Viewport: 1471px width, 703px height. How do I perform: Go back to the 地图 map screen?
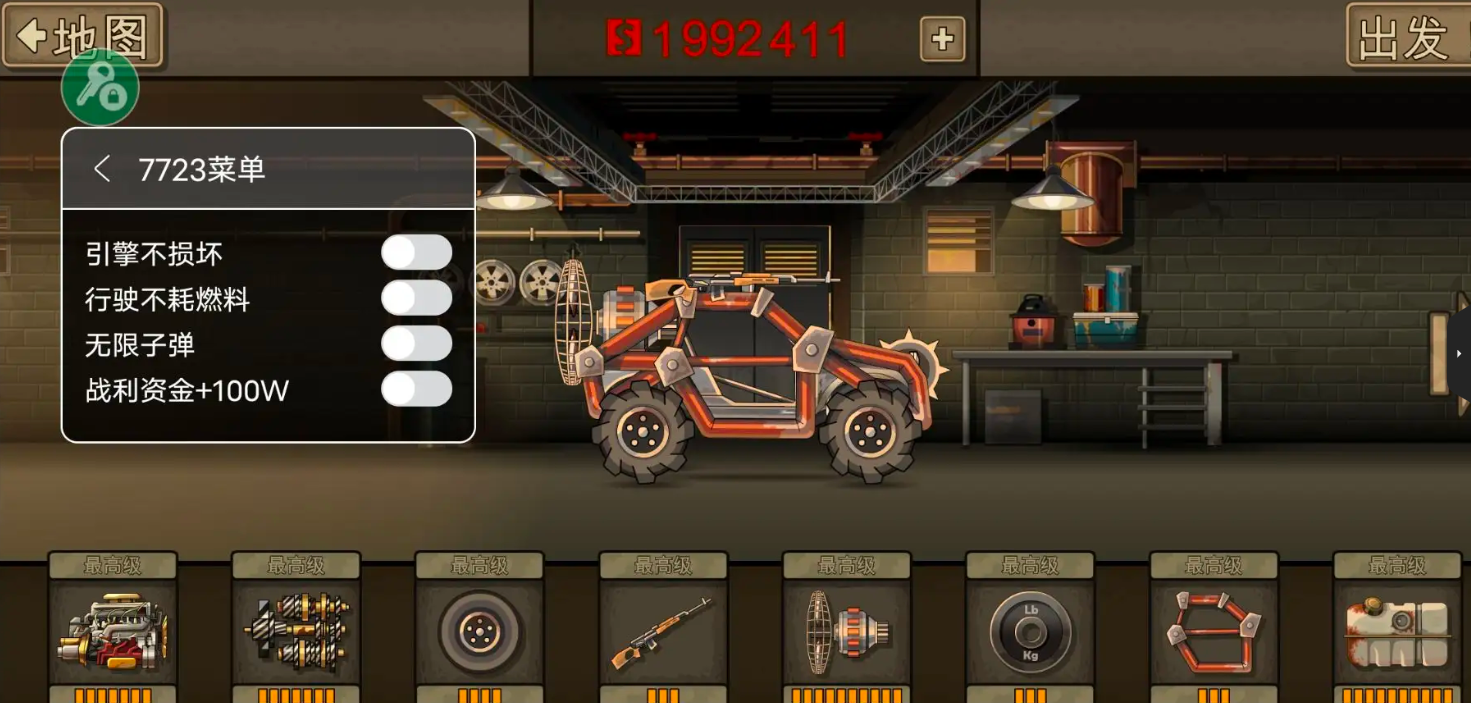pyautogui.click(x=82, y=37)
